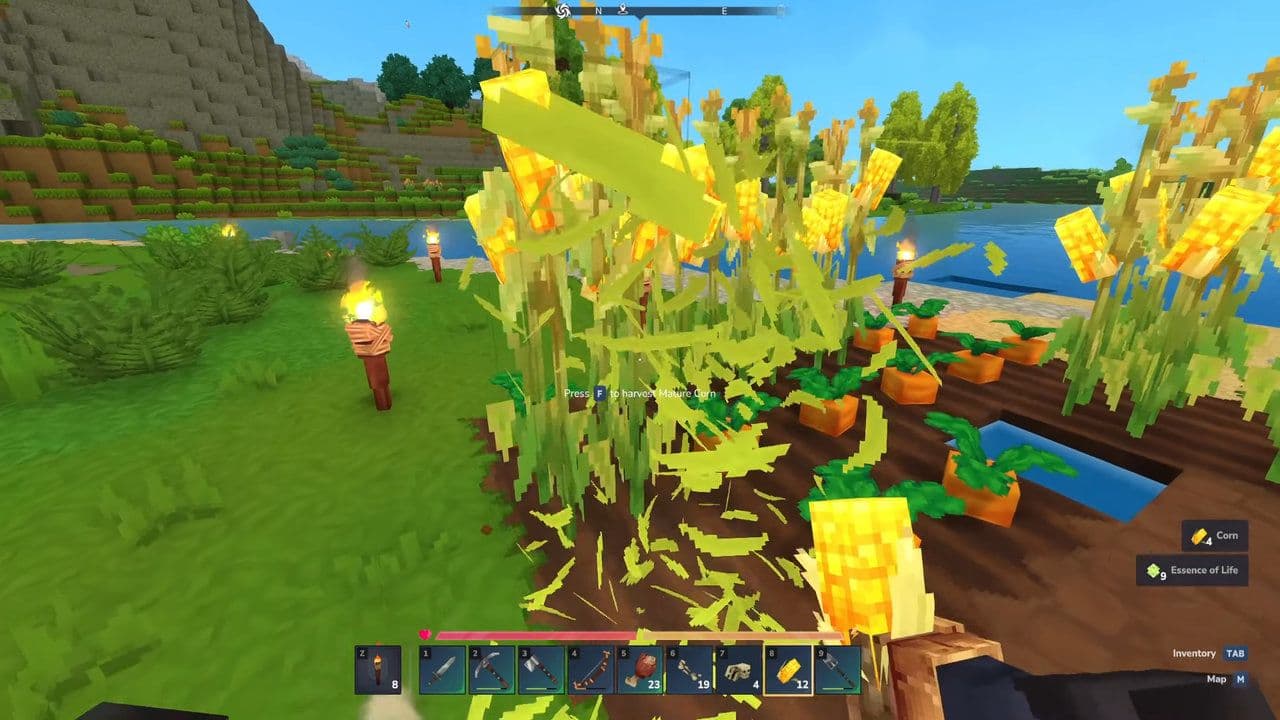Select the bow in hotbar slot 4

click(591, 672)
